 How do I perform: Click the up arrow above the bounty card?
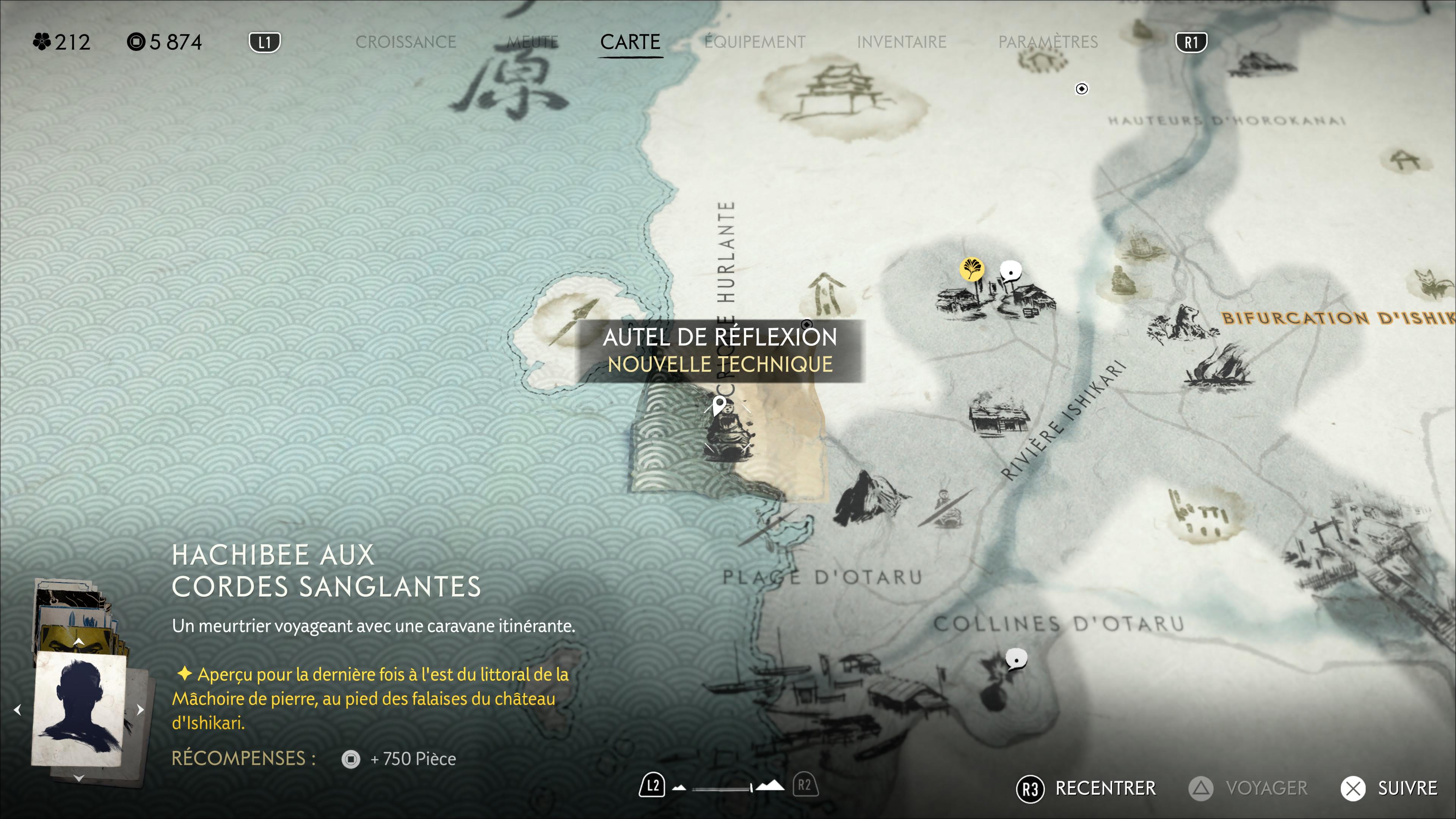(78, 642)
